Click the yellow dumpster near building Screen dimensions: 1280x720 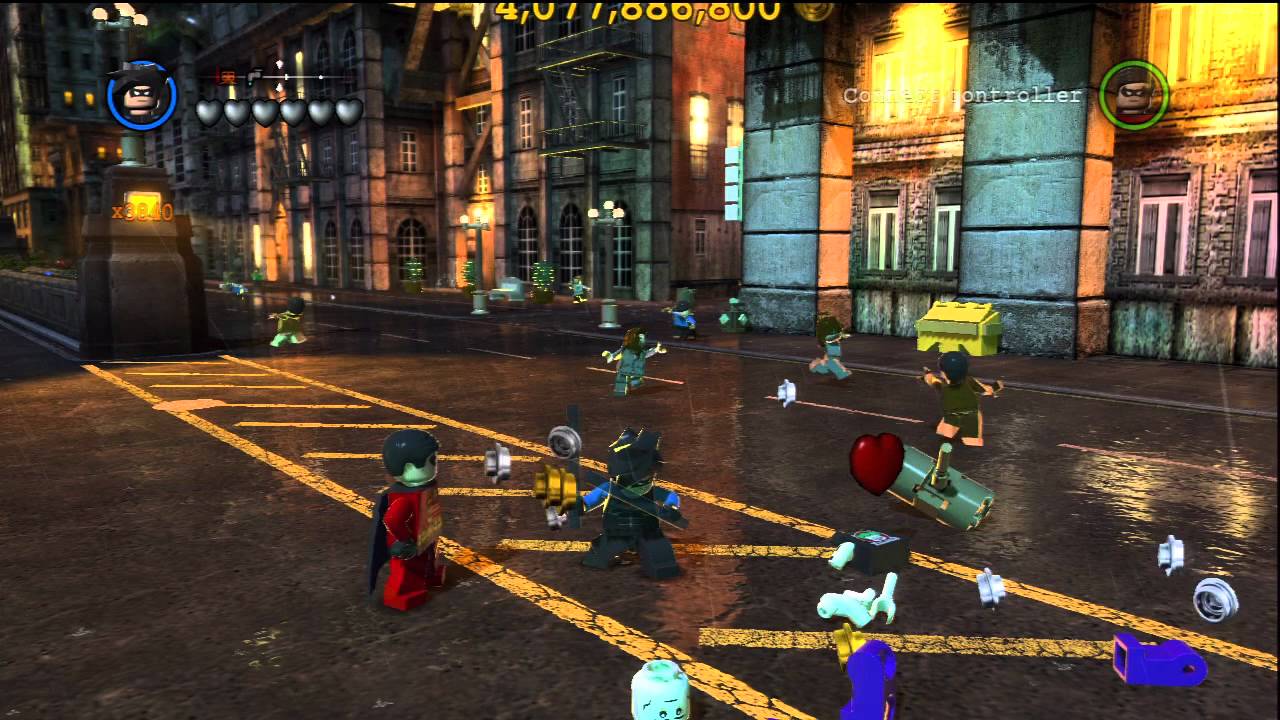(x=957, y=330)
